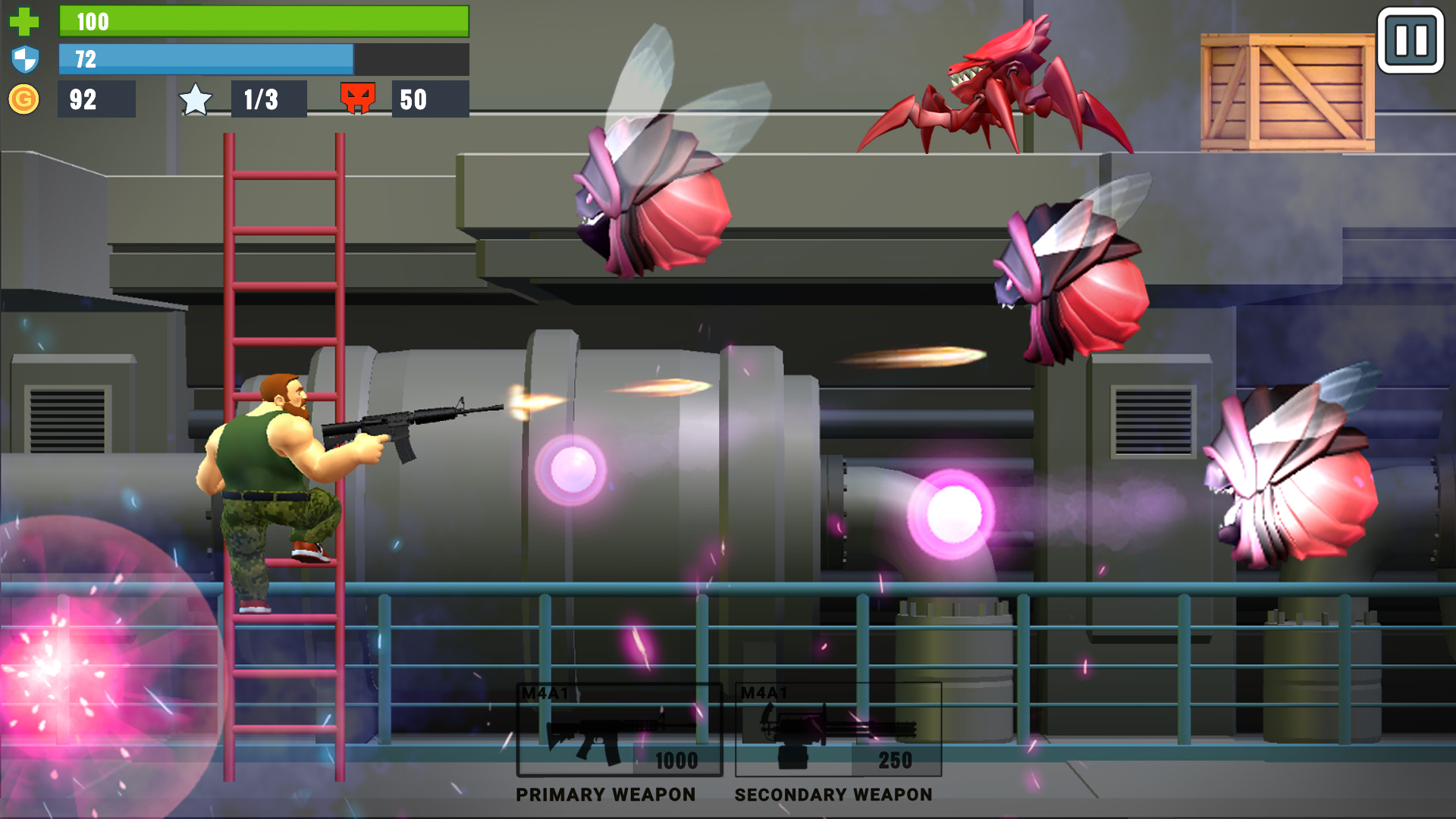Select the SECONDARY WEAPON tab
This screenshot has width=1456, height=819.
coord(833,795)
